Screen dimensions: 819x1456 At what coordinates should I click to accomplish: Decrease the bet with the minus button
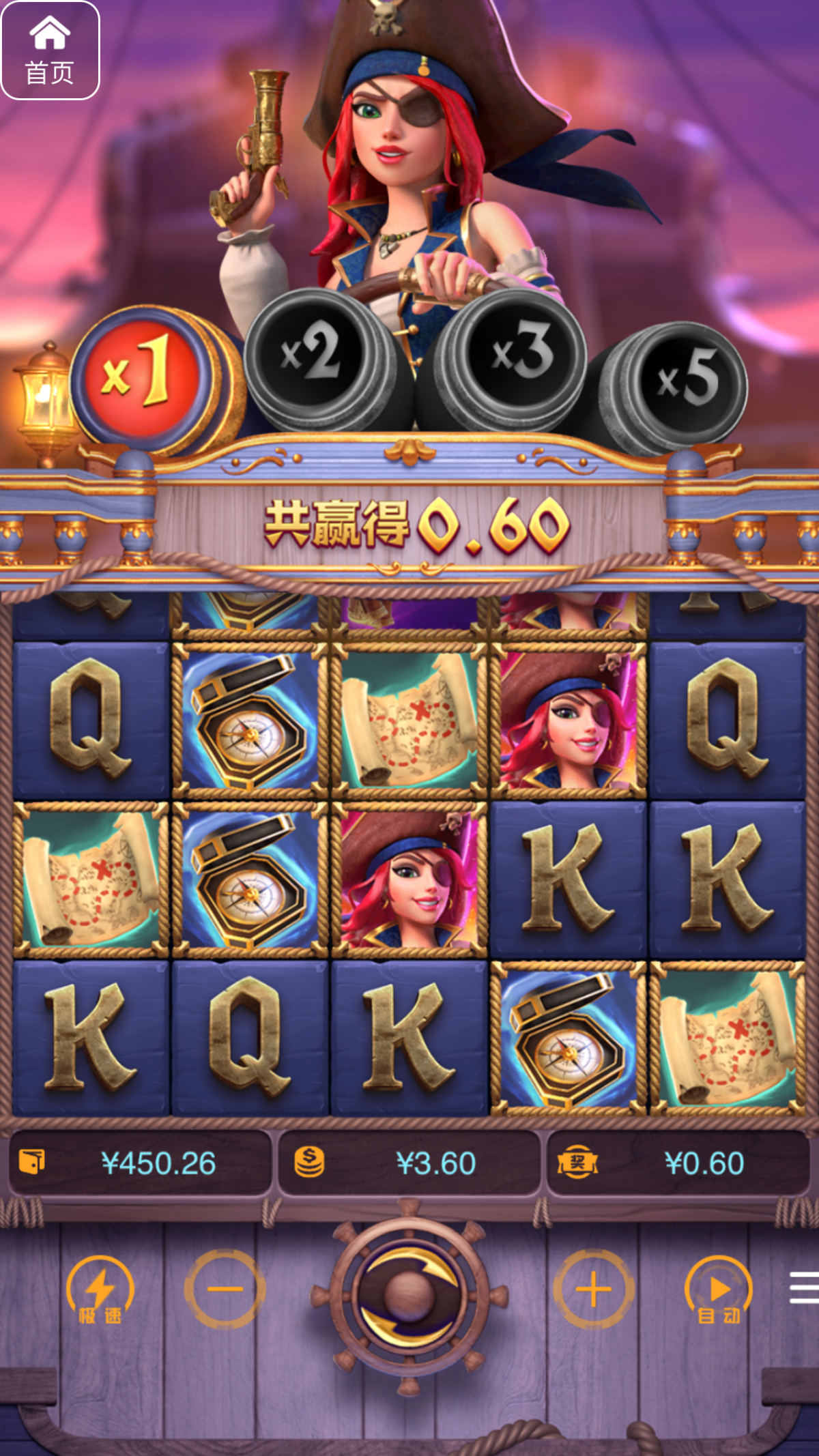coord(225,1289)
